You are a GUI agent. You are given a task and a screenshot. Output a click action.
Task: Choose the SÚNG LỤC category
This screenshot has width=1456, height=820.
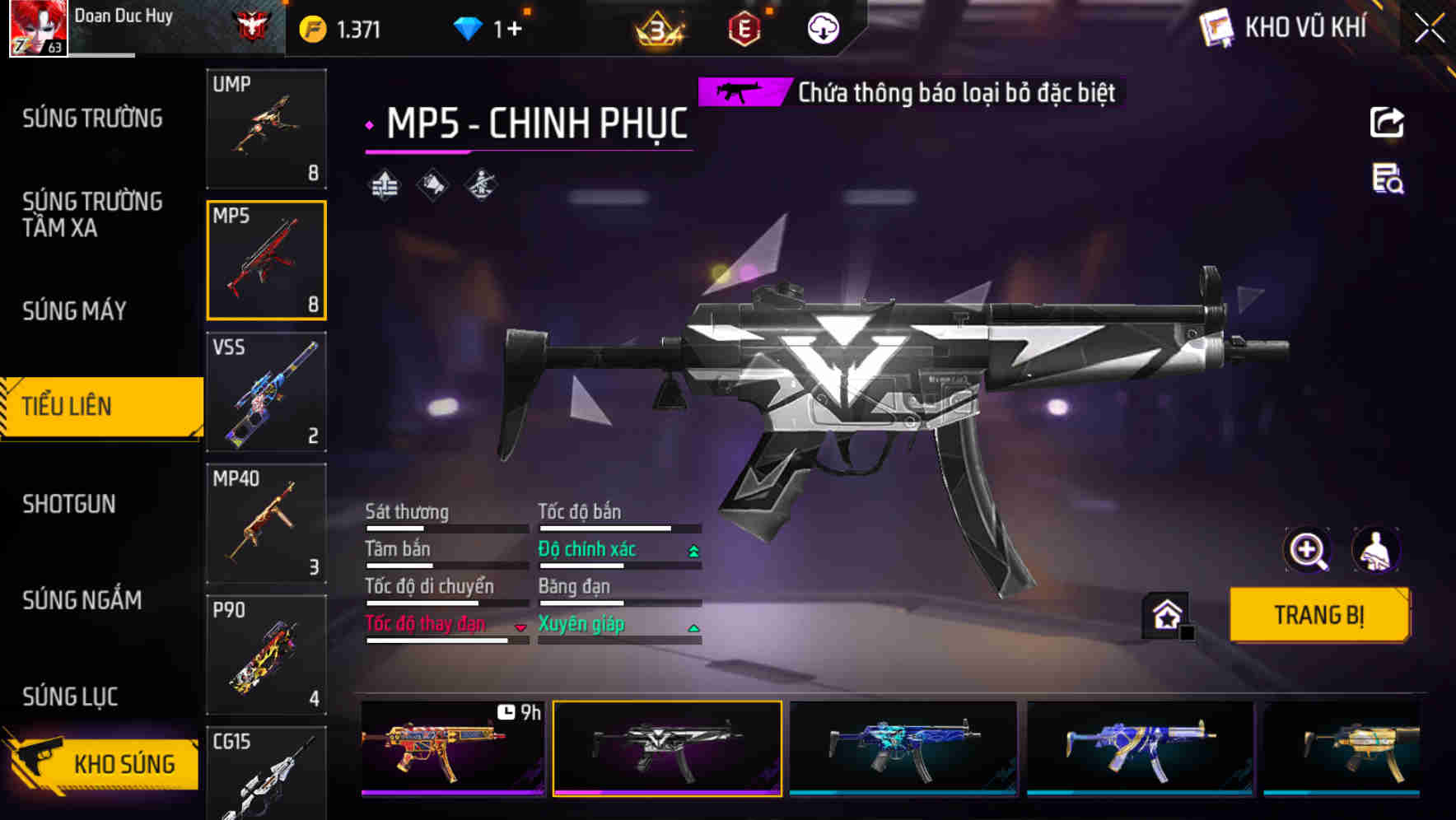pos(70,697)
